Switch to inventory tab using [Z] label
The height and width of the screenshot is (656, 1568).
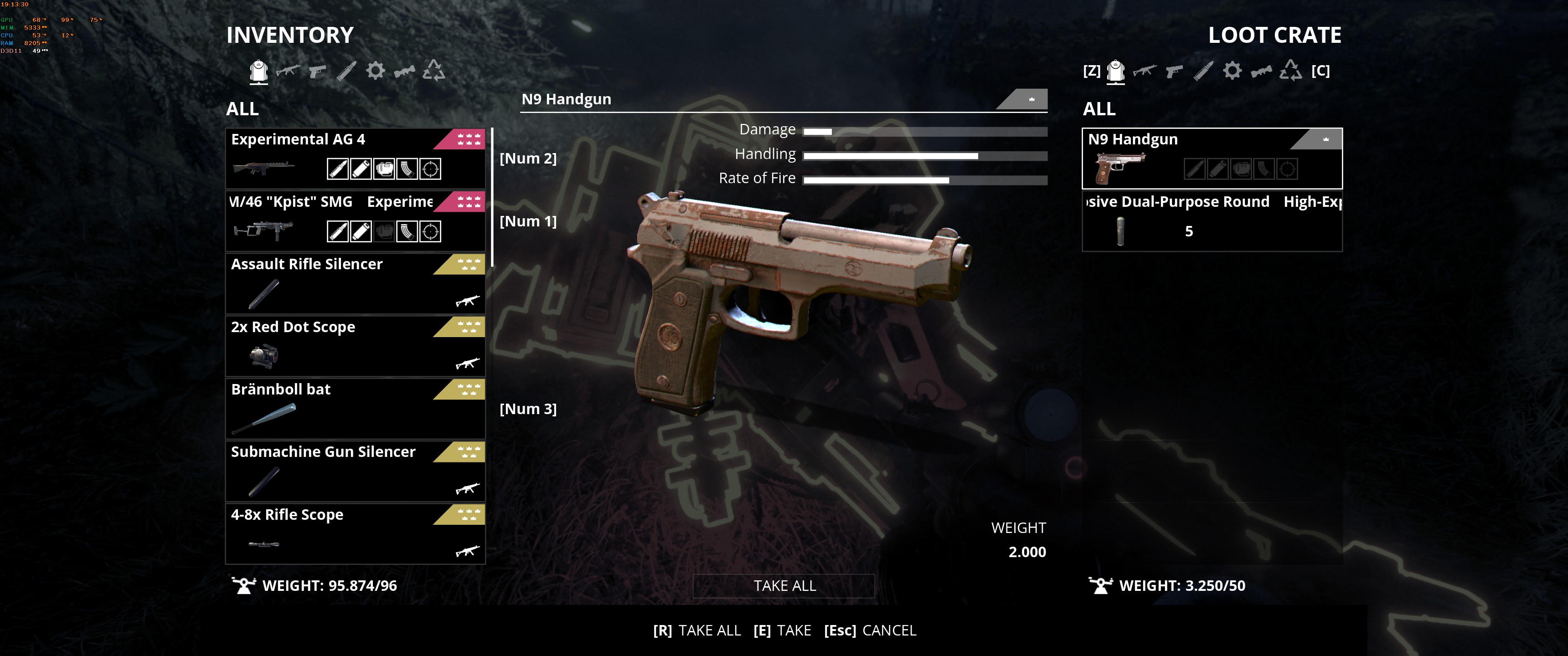[1091, 71]
